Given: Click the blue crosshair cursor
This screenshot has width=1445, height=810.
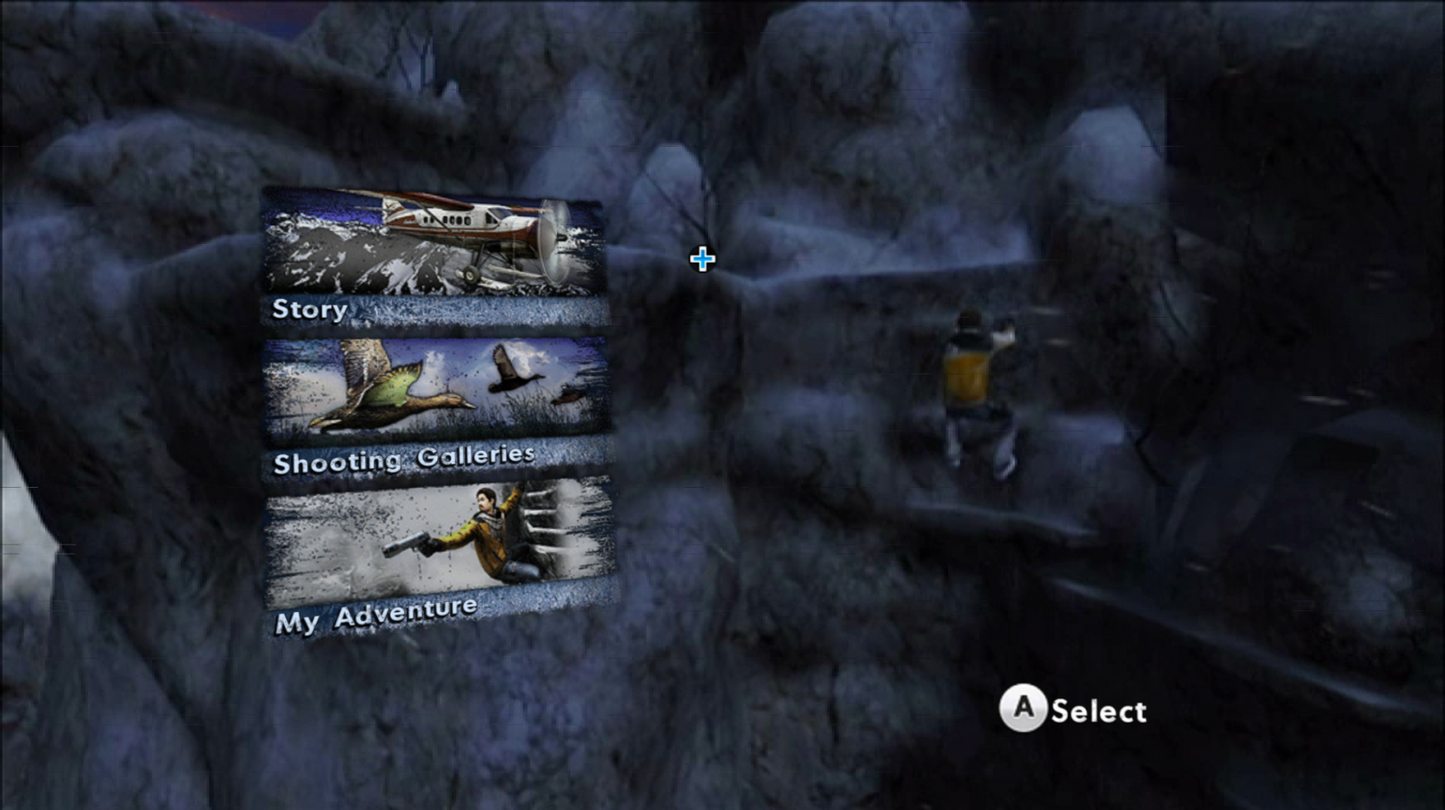Looking at the screenshot, I should [x=701, y=258].
